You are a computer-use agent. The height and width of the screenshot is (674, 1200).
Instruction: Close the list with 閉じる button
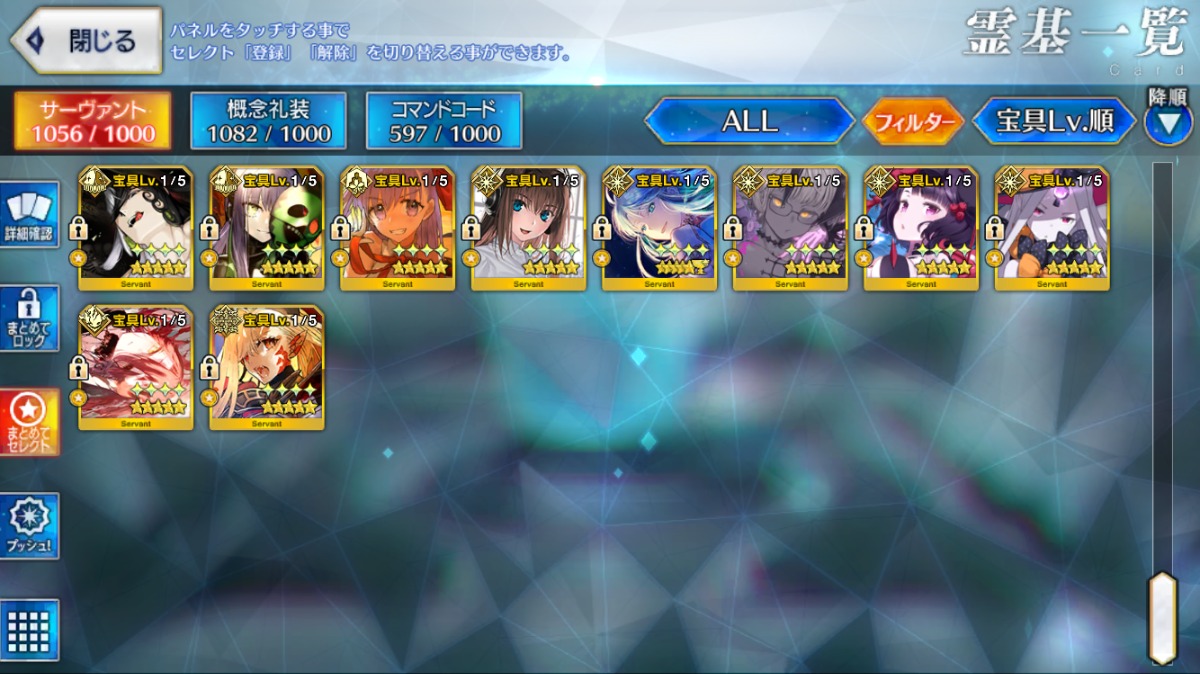(x=85, y=41)
